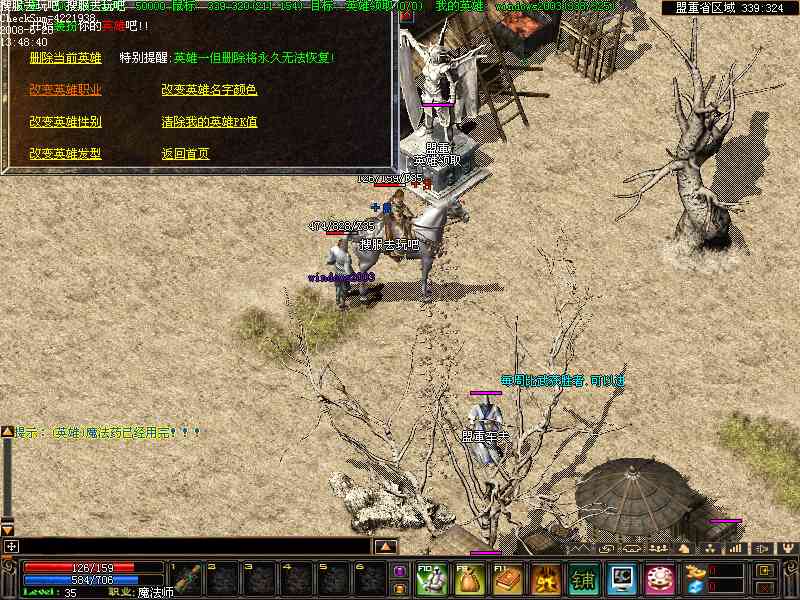800x600 pixels.
Task: Open the F10 character panel icon
Action: 432,579
